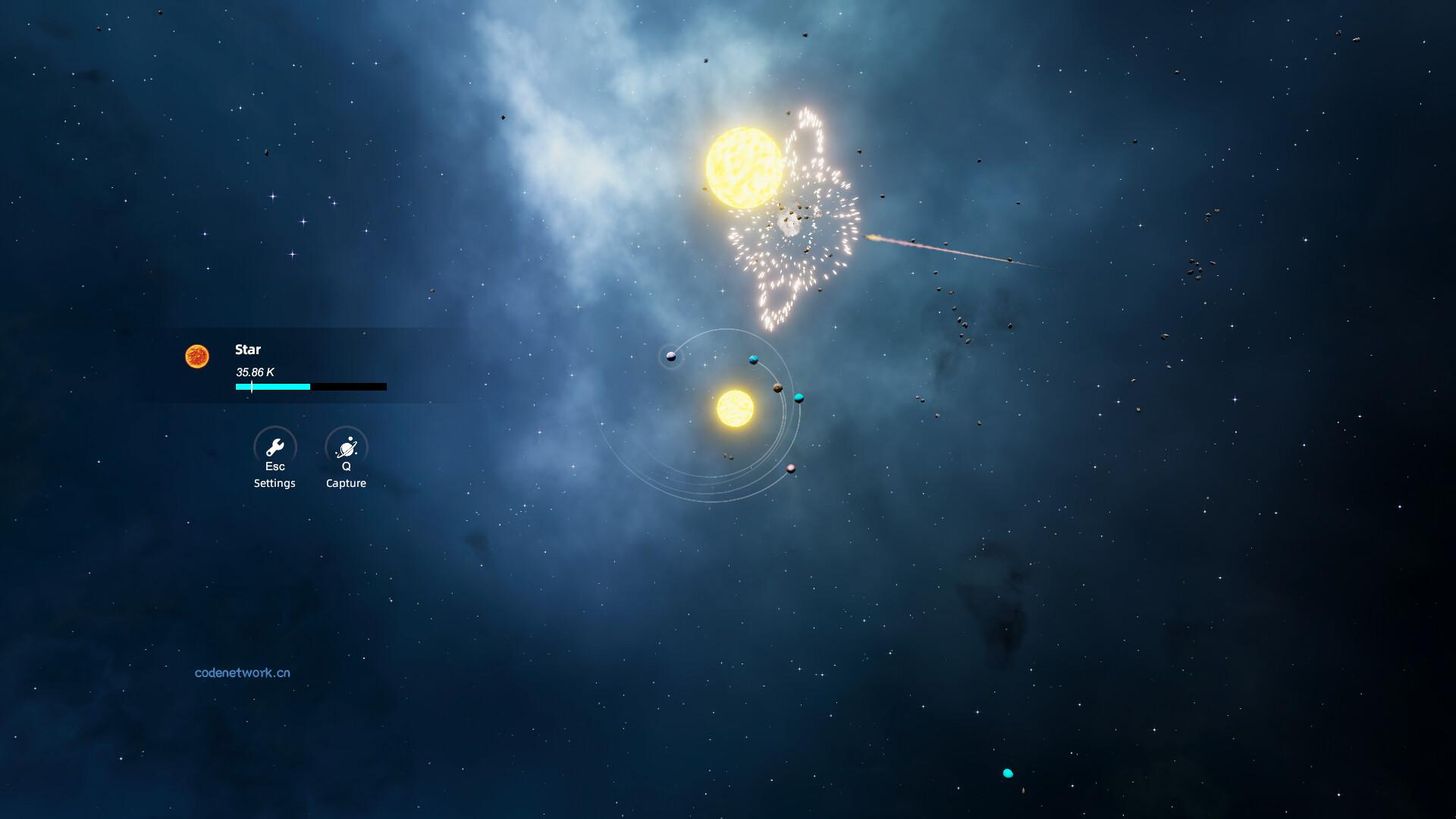The image size is (1456, 819).
Task: Click the brown rocky planet on its orbit
Action: pos(777,389)
